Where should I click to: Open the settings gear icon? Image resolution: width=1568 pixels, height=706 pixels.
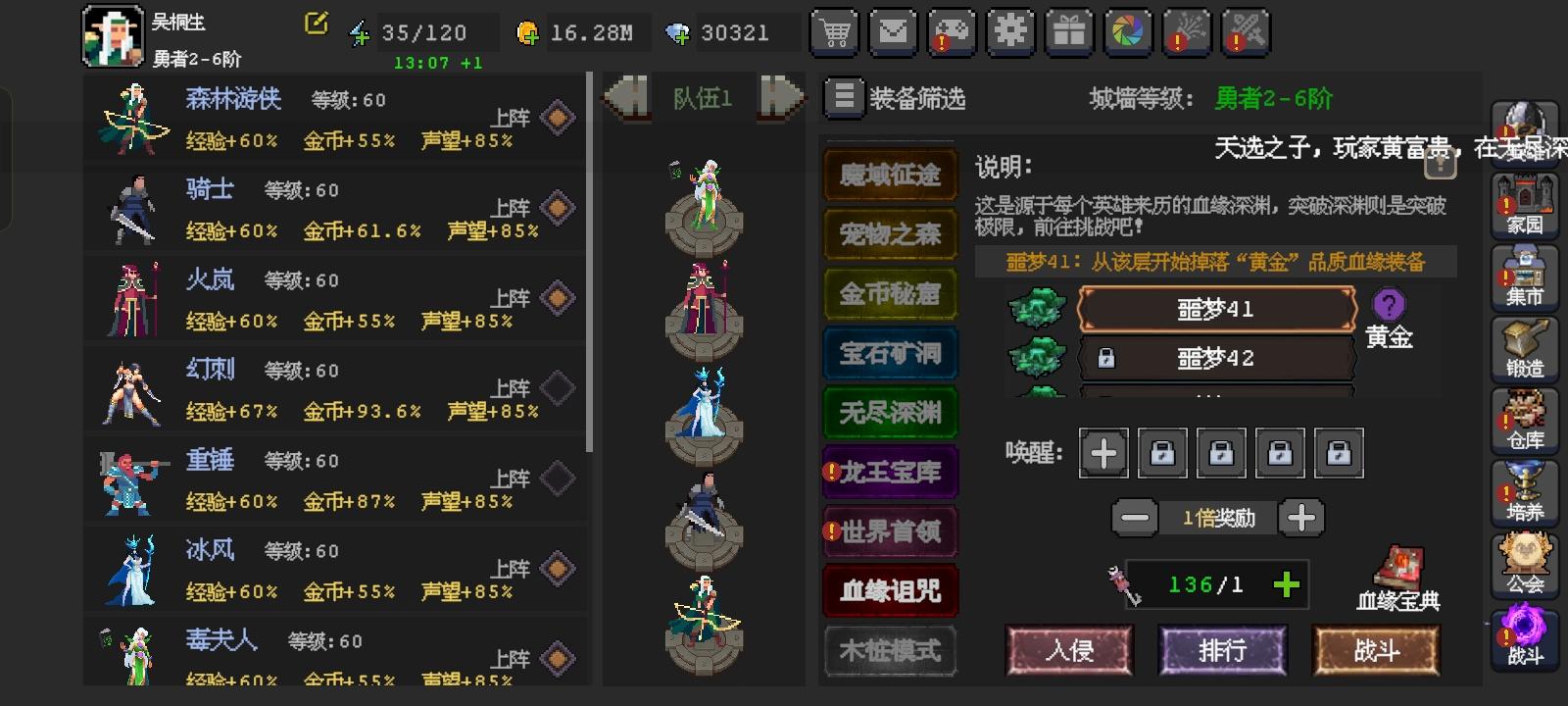pyautogui.click(x=1010, y=32)
